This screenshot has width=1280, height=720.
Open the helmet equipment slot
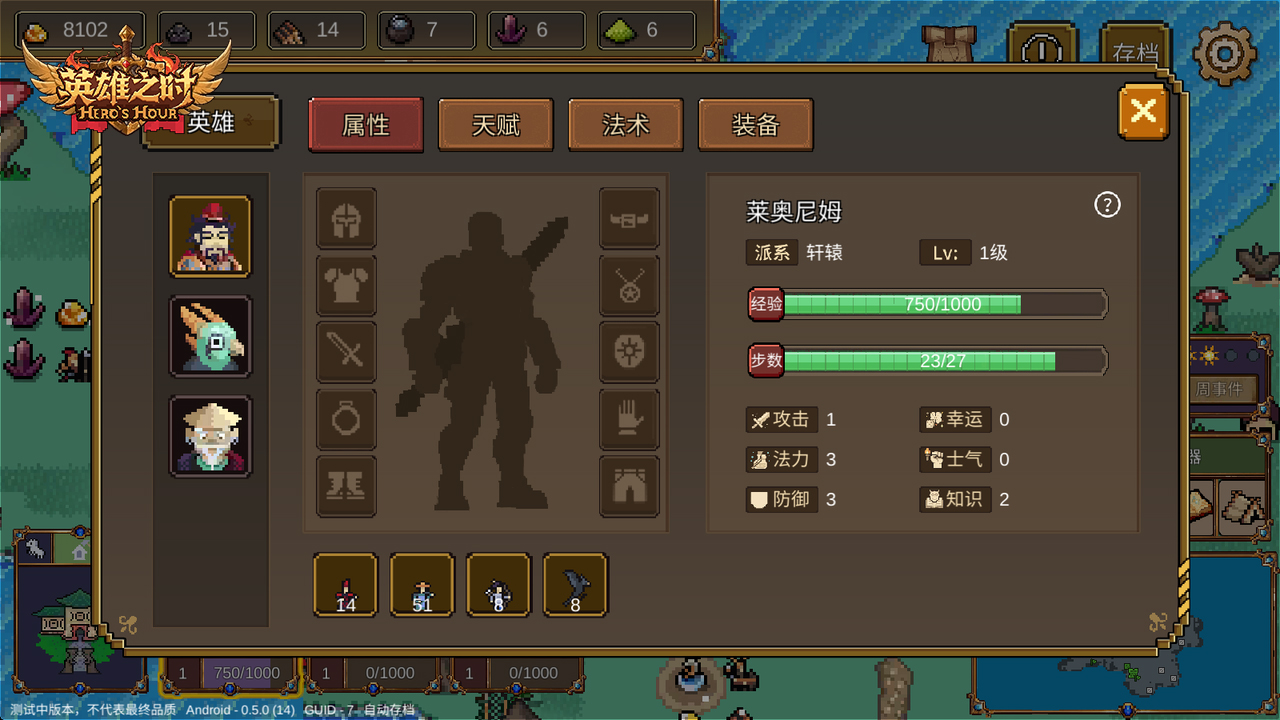(346, 218)
